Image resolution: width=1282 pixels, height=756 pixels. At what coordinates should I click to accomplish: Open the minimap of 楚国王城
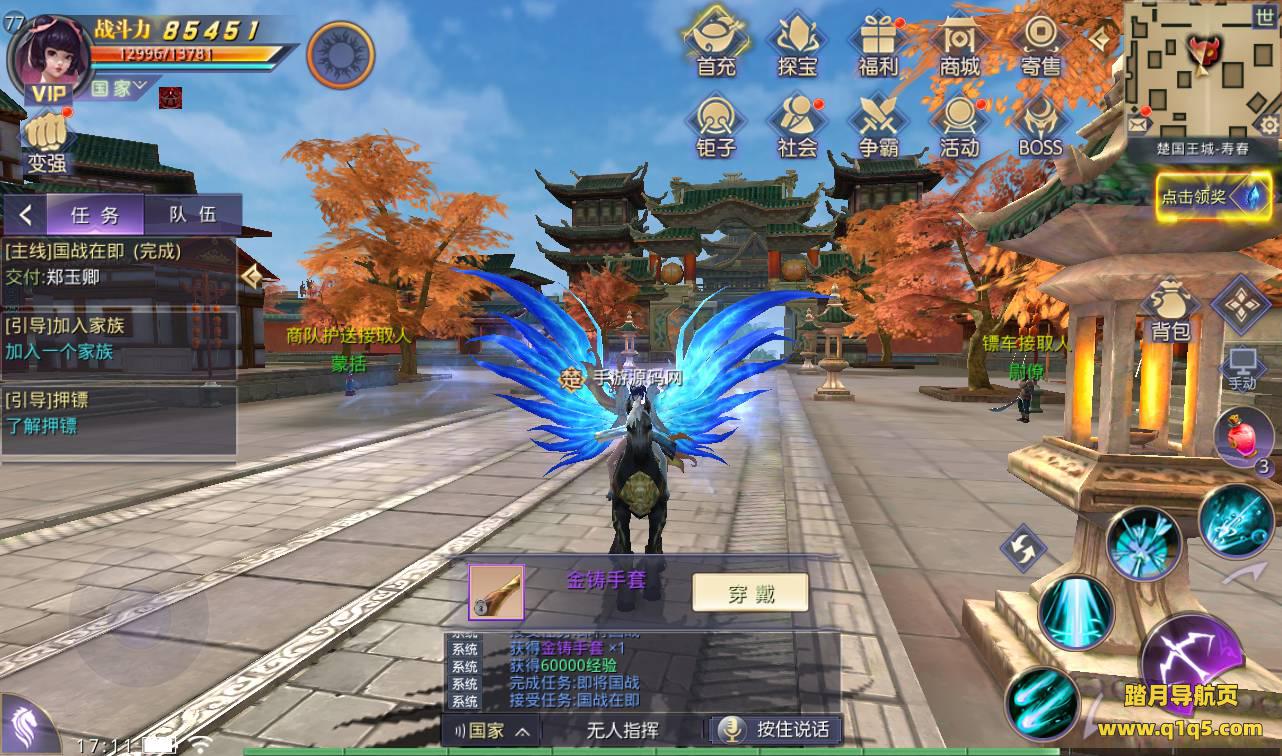tap(1201, 68)
